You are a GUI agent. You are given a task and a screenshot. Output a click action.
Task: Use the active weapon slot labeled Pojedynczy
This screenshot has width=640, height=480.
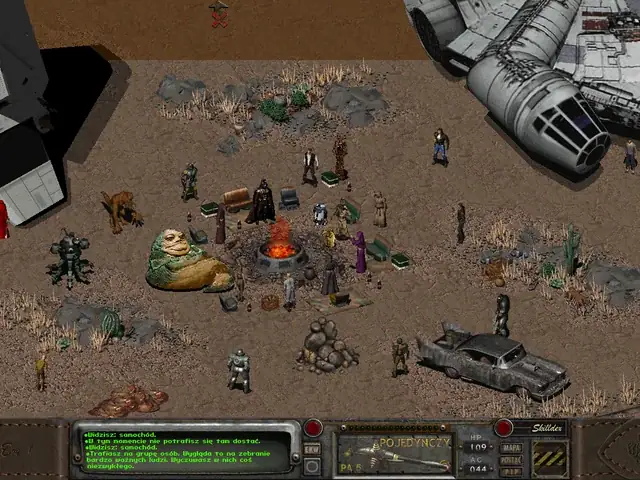coord(392,452)
